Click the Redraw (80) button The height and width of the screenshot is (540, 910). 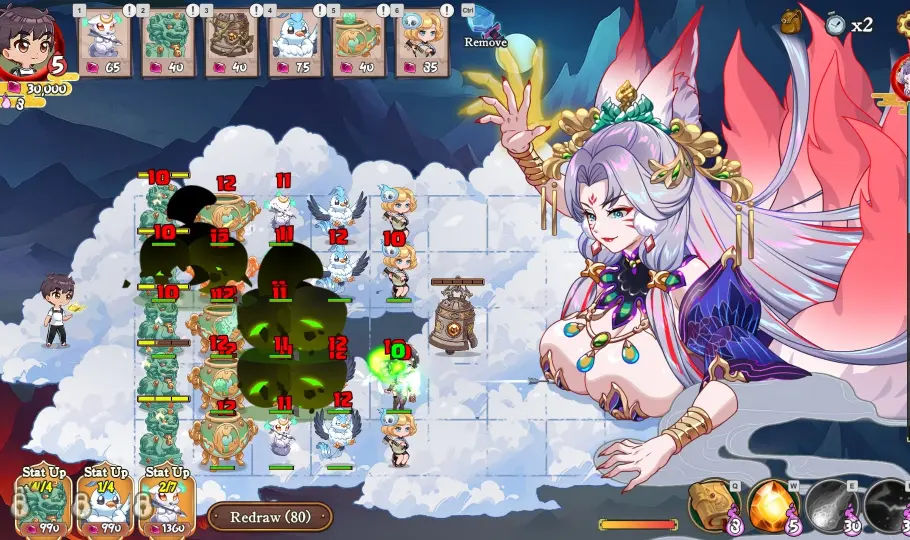(270, 517)
